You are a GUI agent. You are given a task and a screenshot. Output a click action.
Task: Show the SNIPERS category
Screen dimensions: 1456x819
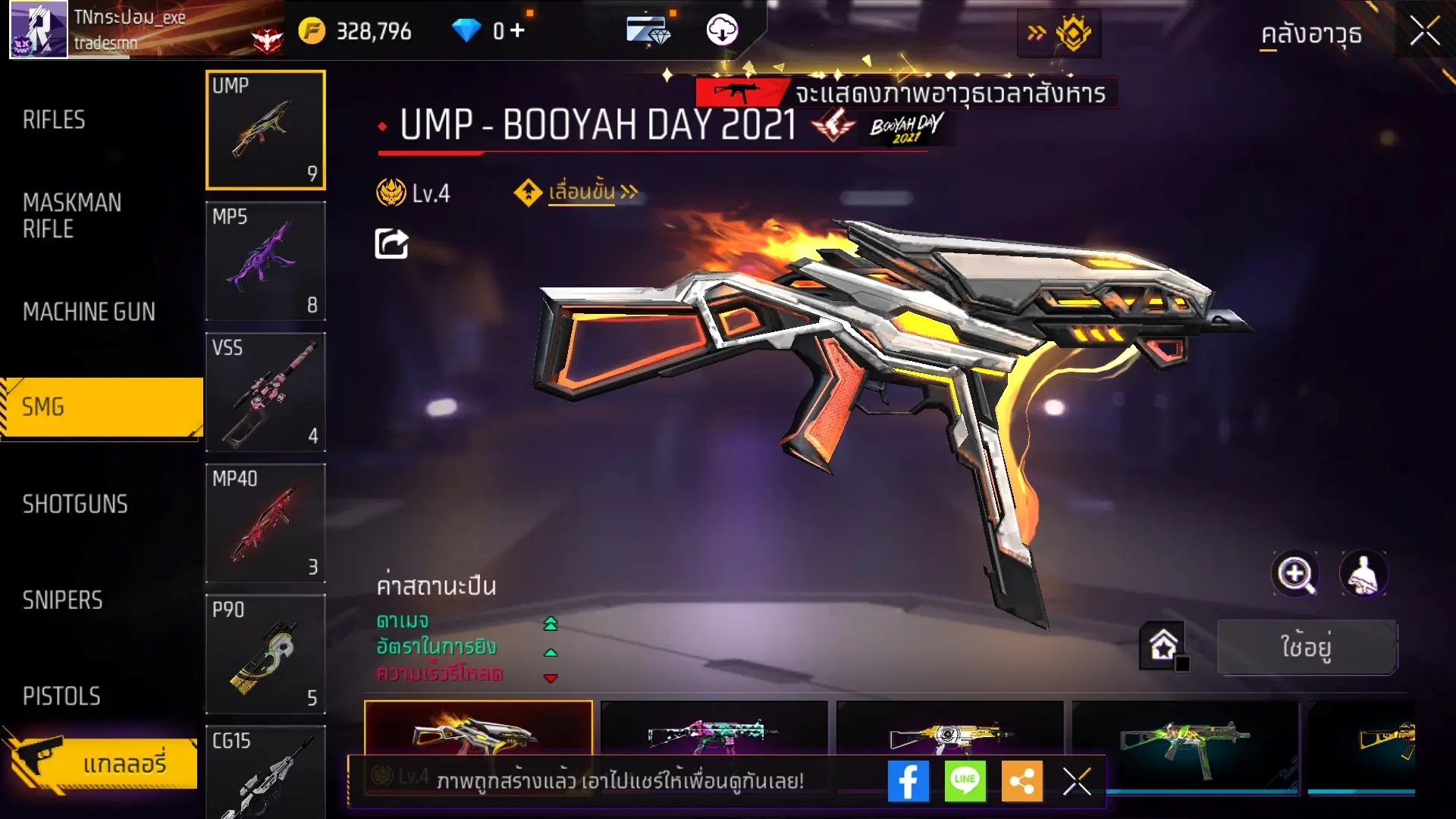click(x=62, y=601)
